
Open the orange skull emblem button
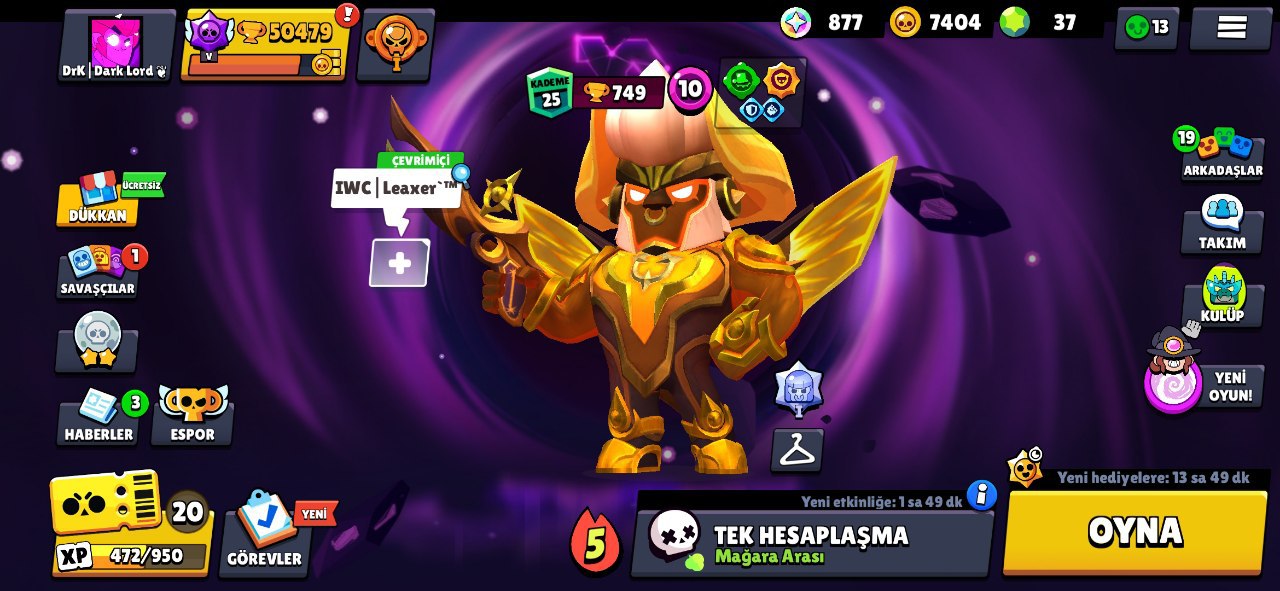395,44
